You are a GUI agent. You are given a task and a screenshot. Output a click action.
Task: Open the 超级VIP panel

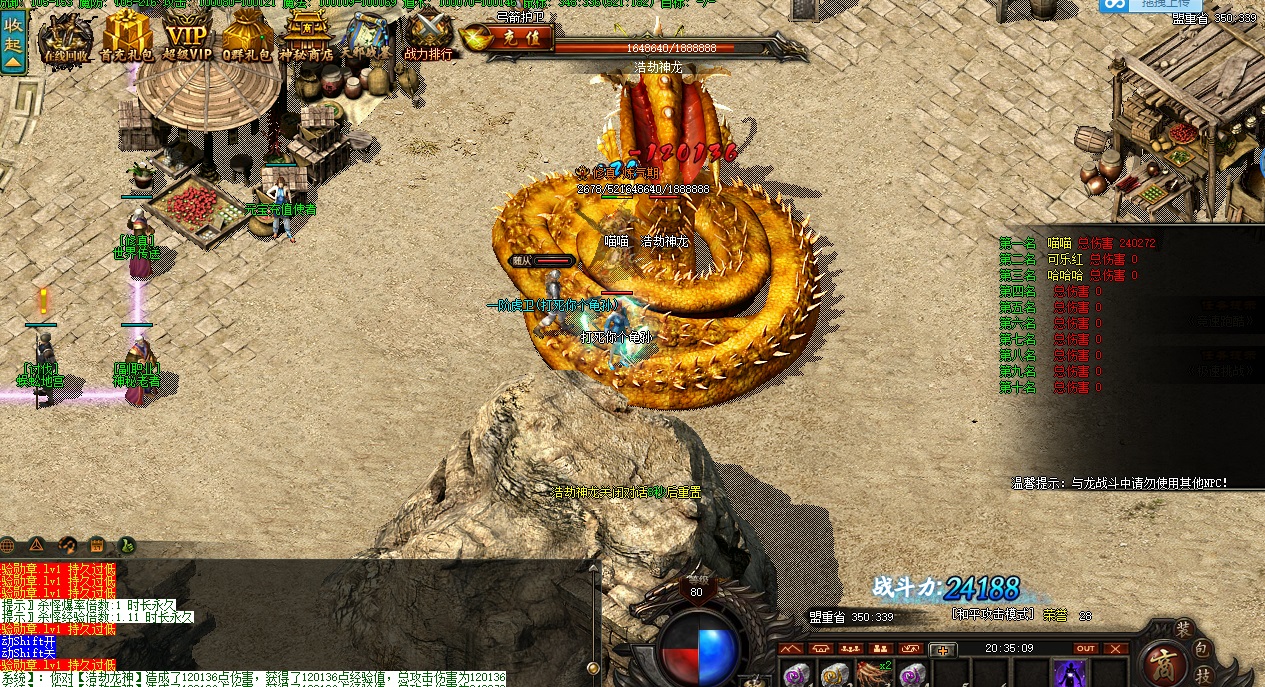pos(187,38)
